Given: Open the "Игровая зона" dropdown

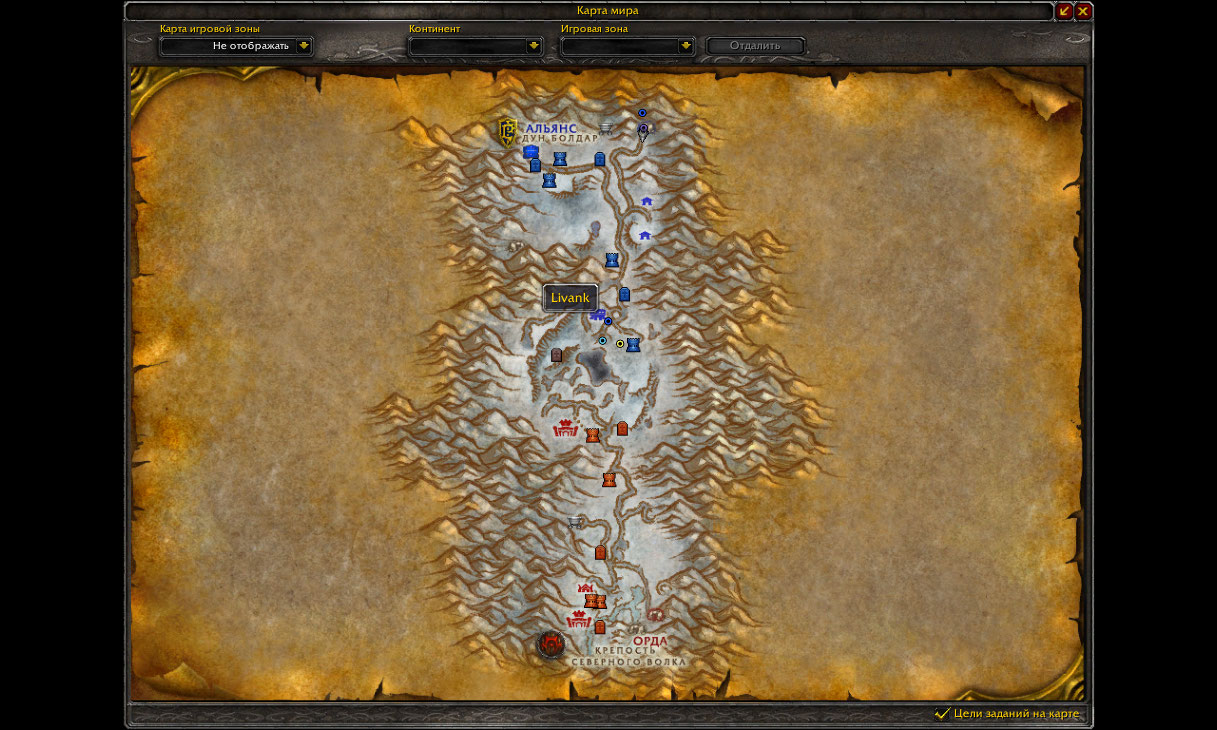Looking at the screenshot, I should click(x=685, y=46).
